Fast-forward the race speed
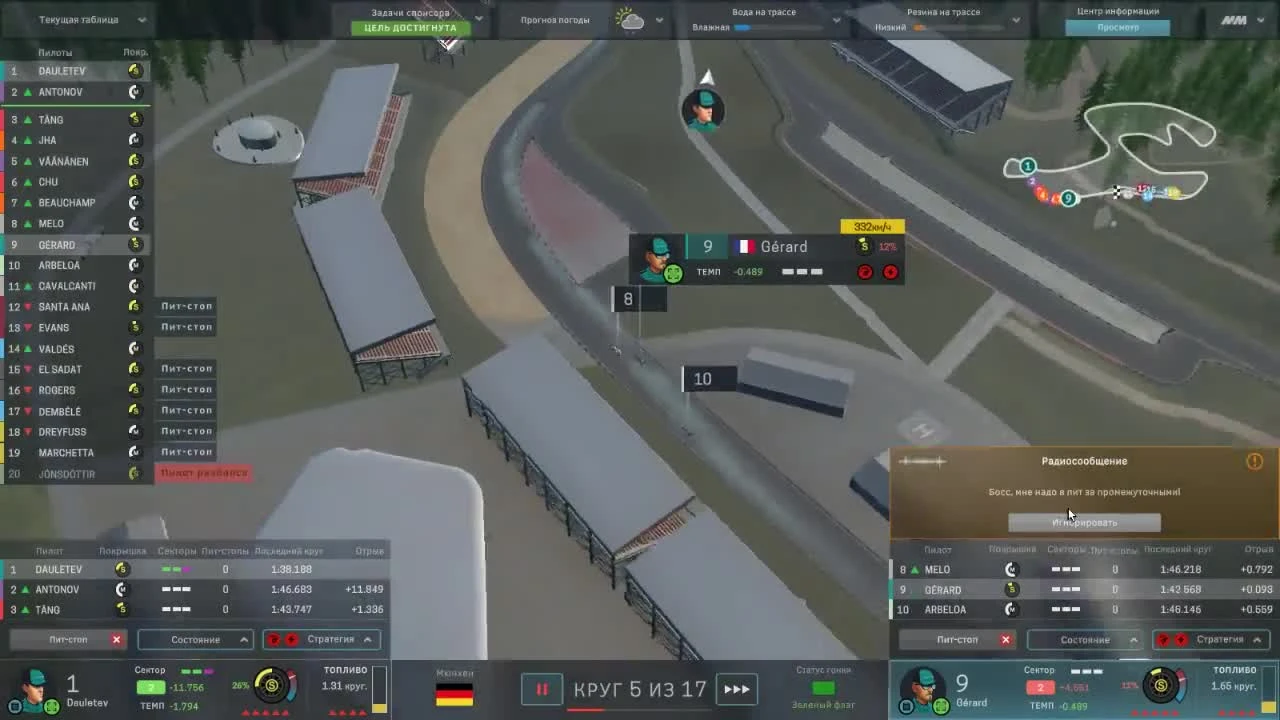This screenshot has width=1280, height=720. (737, 689)
